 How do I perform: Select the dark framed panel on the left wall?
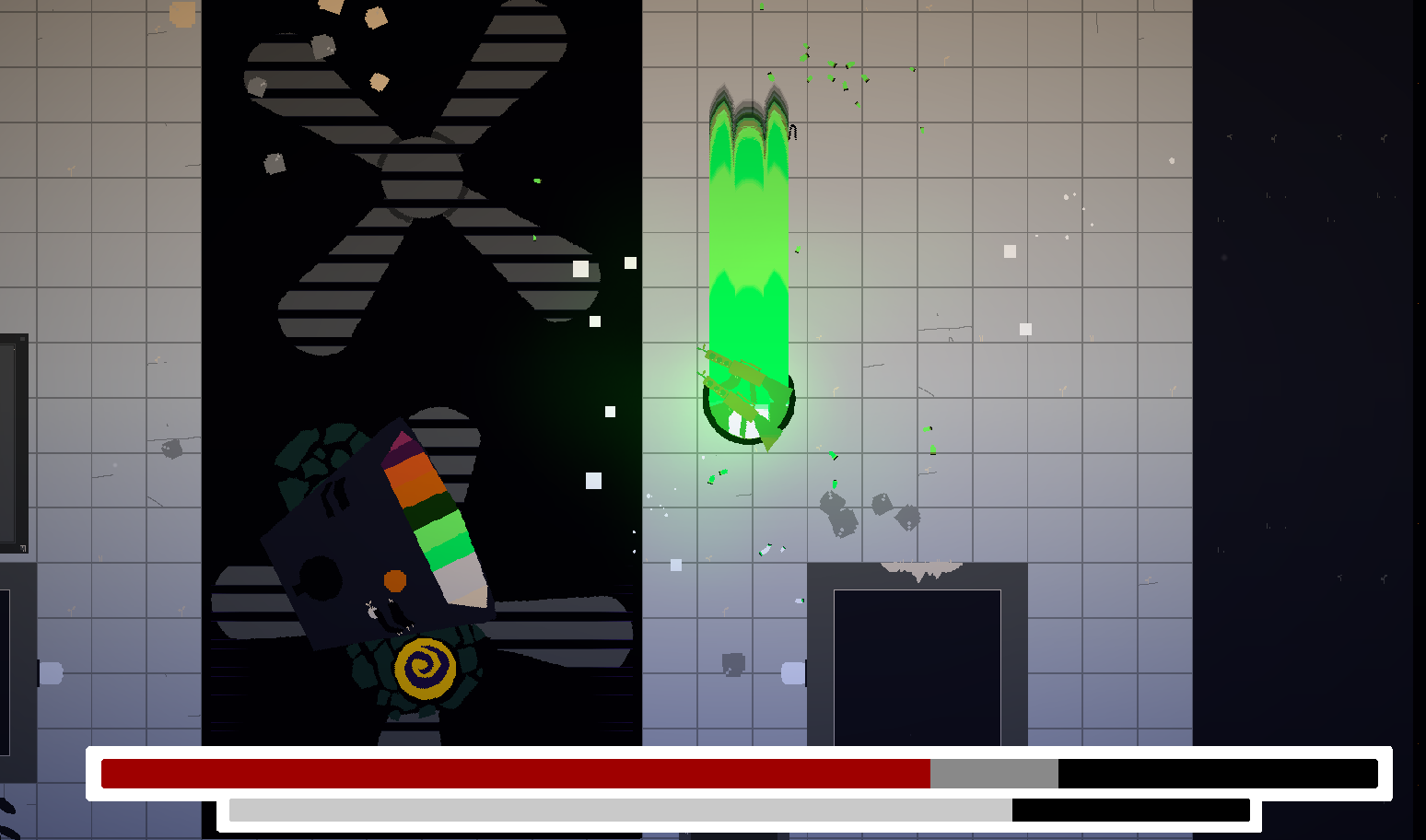click(9, 442)
